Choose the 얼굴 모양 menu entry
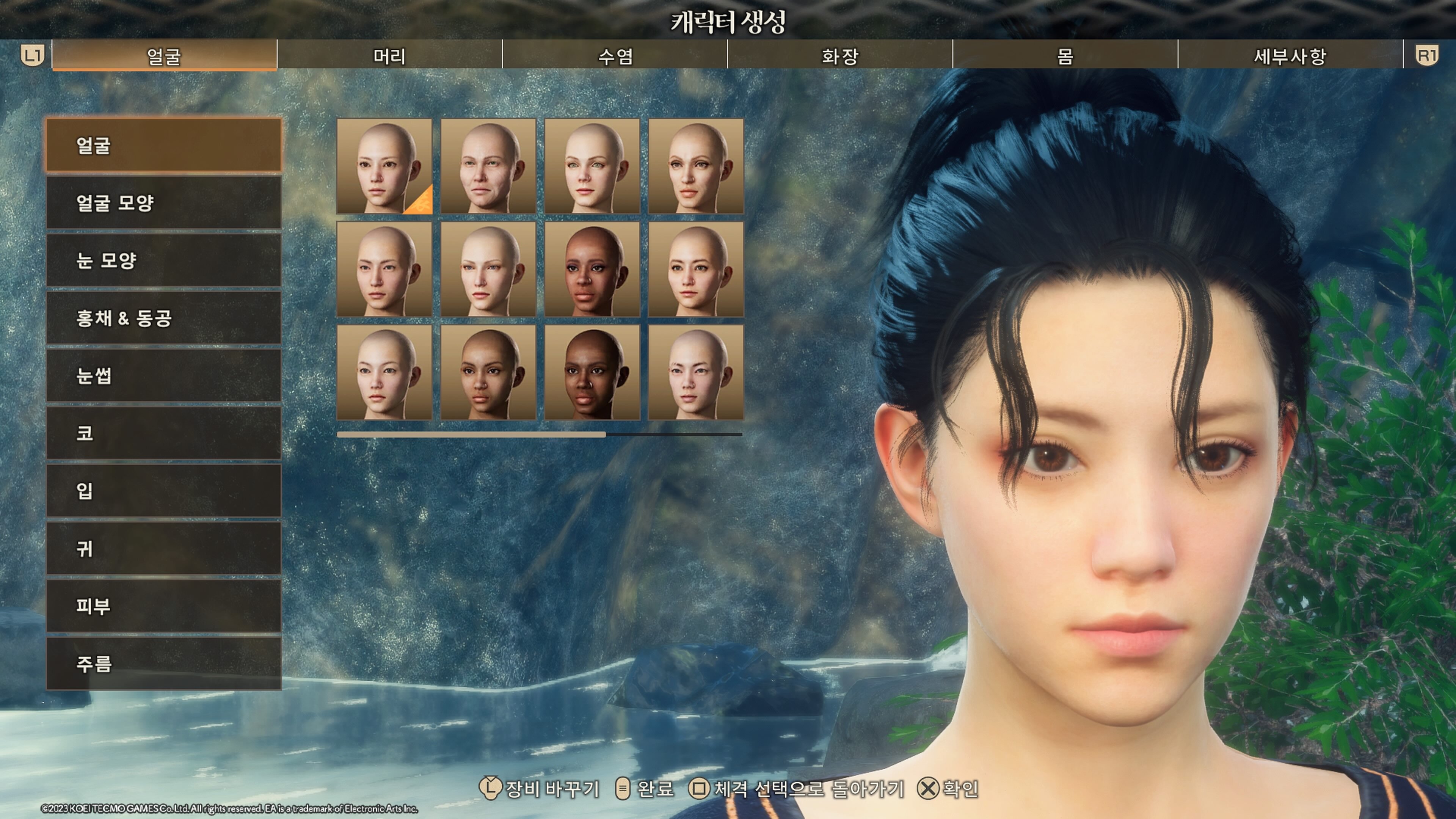Screen dimensions: 1456x819 163,202
